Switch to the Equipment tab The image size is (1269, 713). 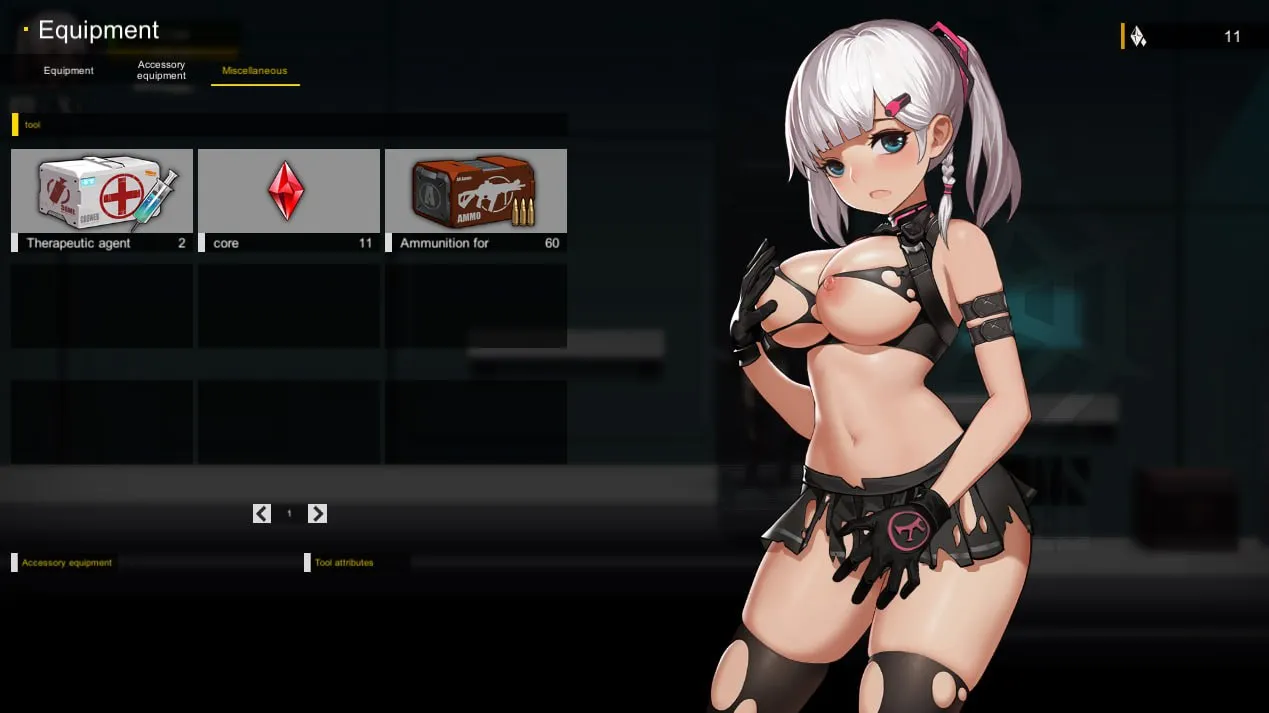point(69,71)
